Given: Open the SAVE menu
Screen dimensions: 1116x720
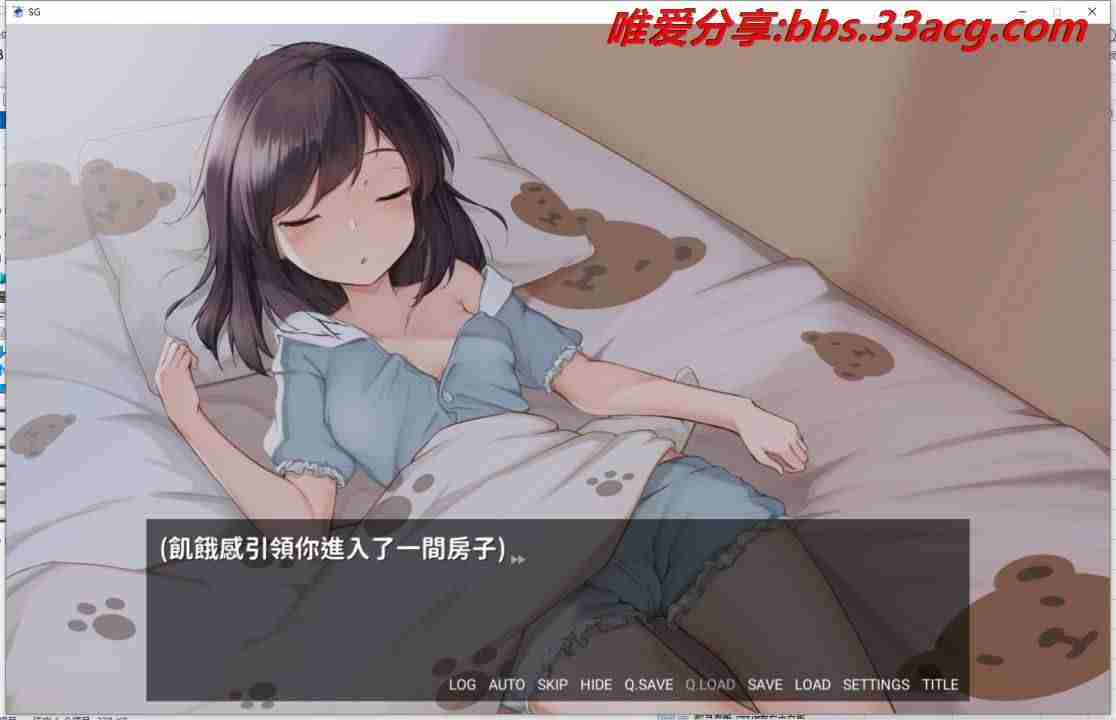Looking at the screenshot, I should [x=765, y=685].
